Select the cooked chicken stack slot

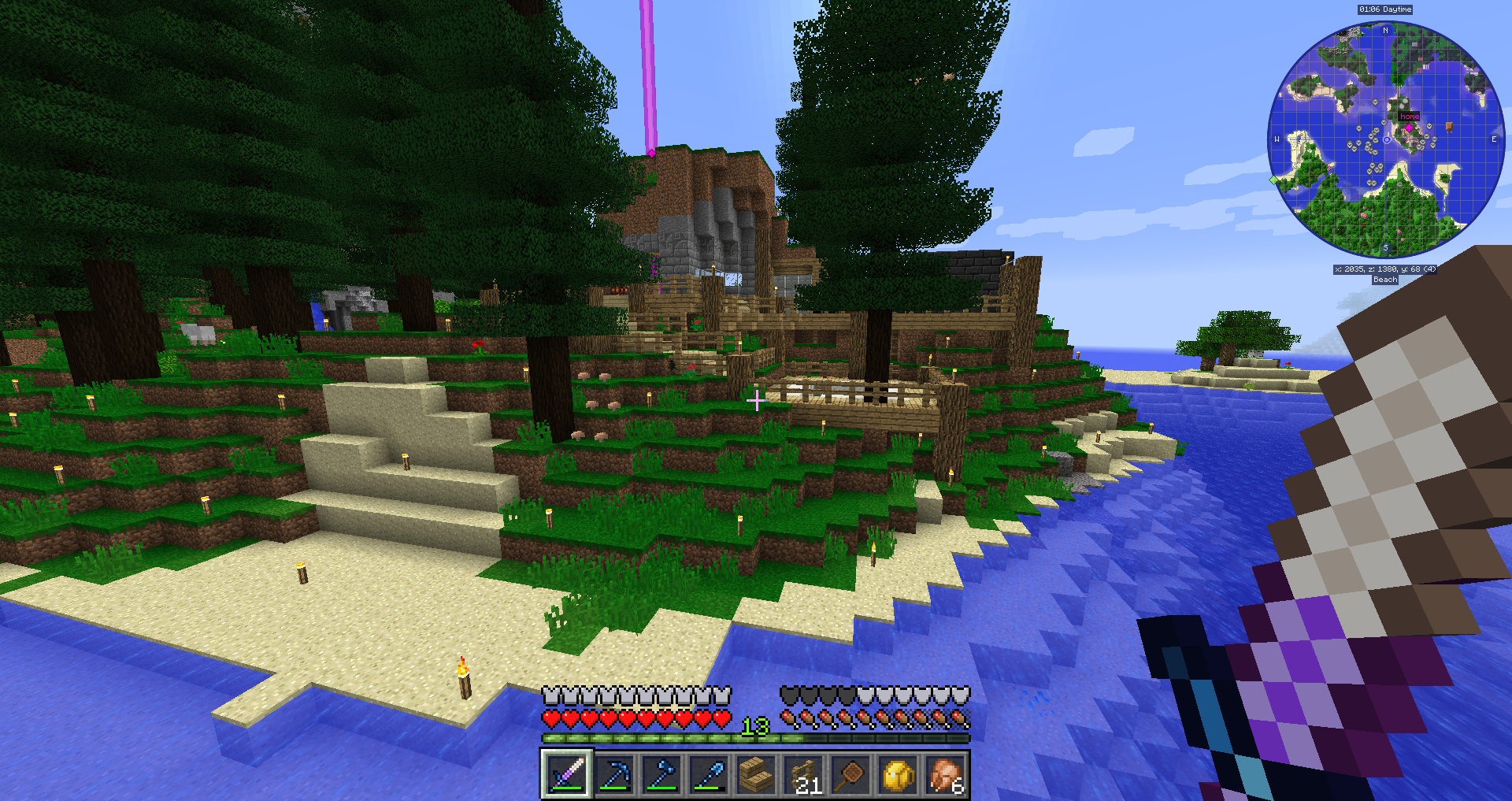coord(946,775)
